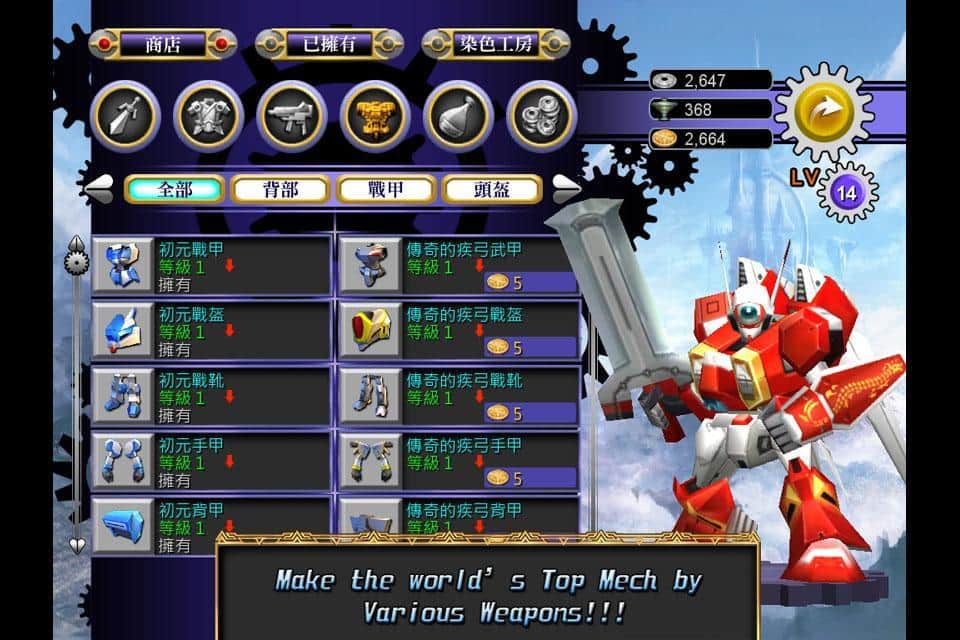The height and width of the screenshot is (640, 960).
Task: Select the 初元戰甲 item row
Action: tap(212, 266)
